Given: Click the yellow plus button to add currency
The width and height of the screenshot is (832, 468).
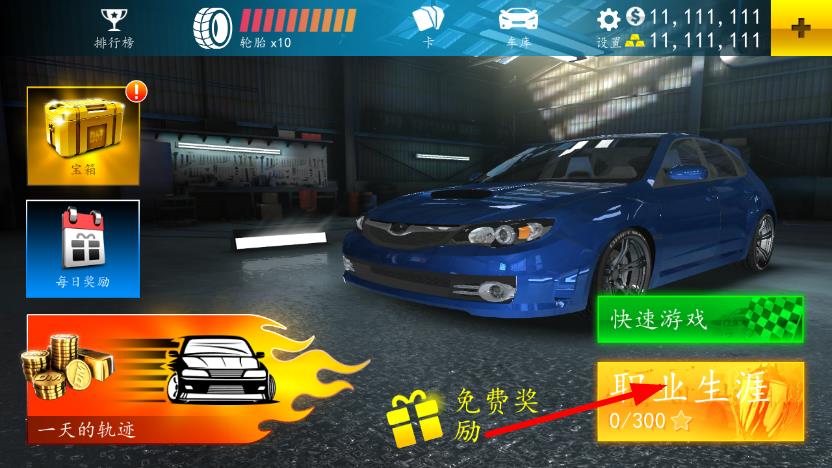Looking at the screenshot, I should coord(801,28).
